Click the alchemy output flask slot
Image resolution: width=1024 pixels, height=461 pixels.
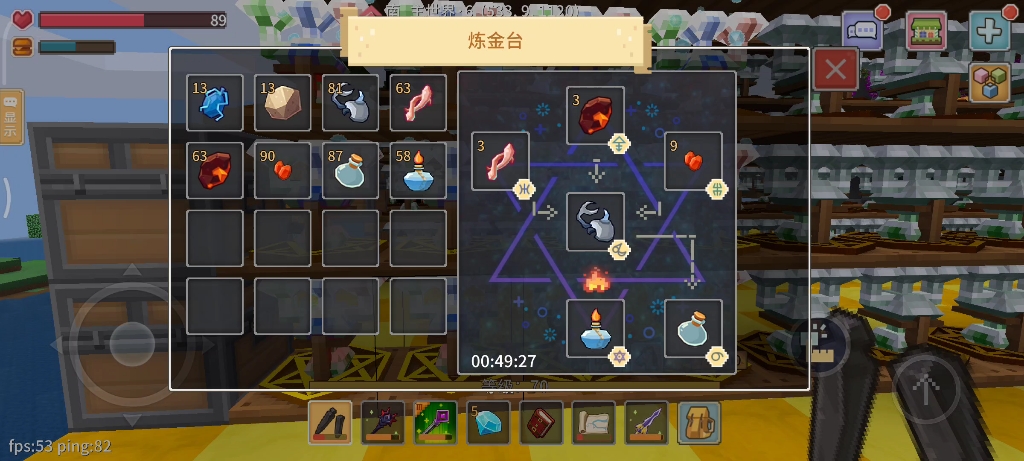pos(693,329)
